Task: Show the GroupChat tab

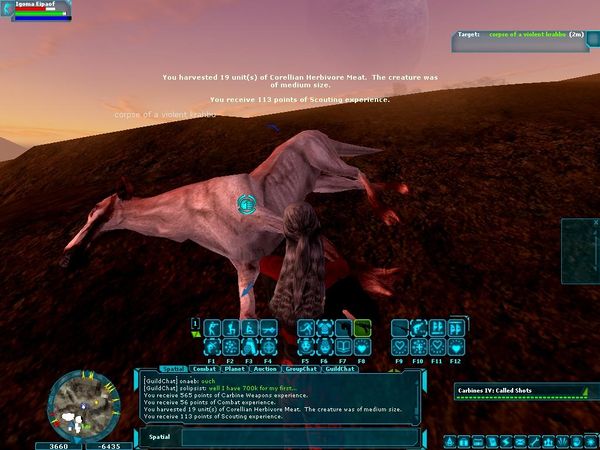Action: pyautogui.click(x=301, y=369)
